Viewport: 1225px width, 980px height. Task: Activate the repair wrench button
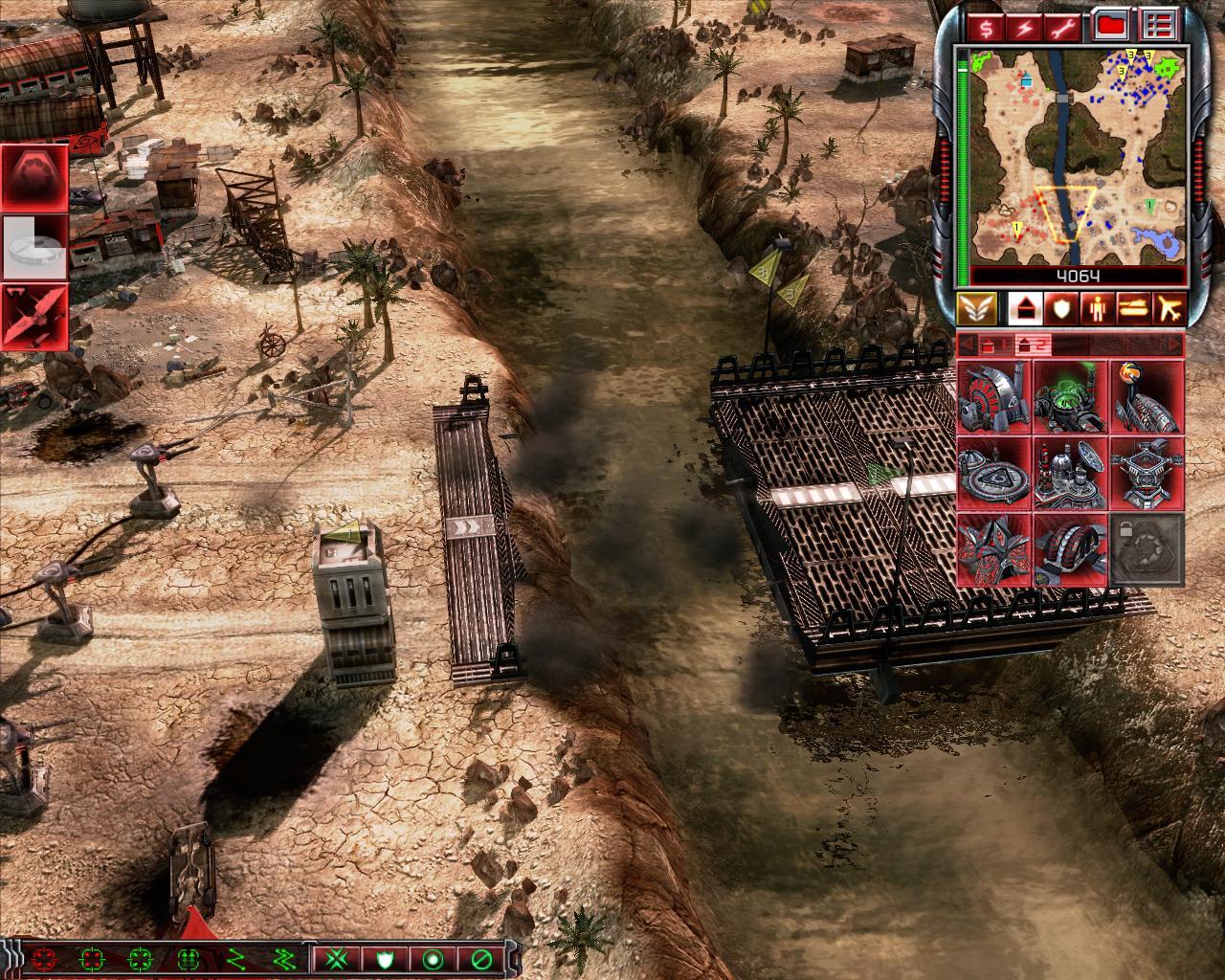[1066, 27]
